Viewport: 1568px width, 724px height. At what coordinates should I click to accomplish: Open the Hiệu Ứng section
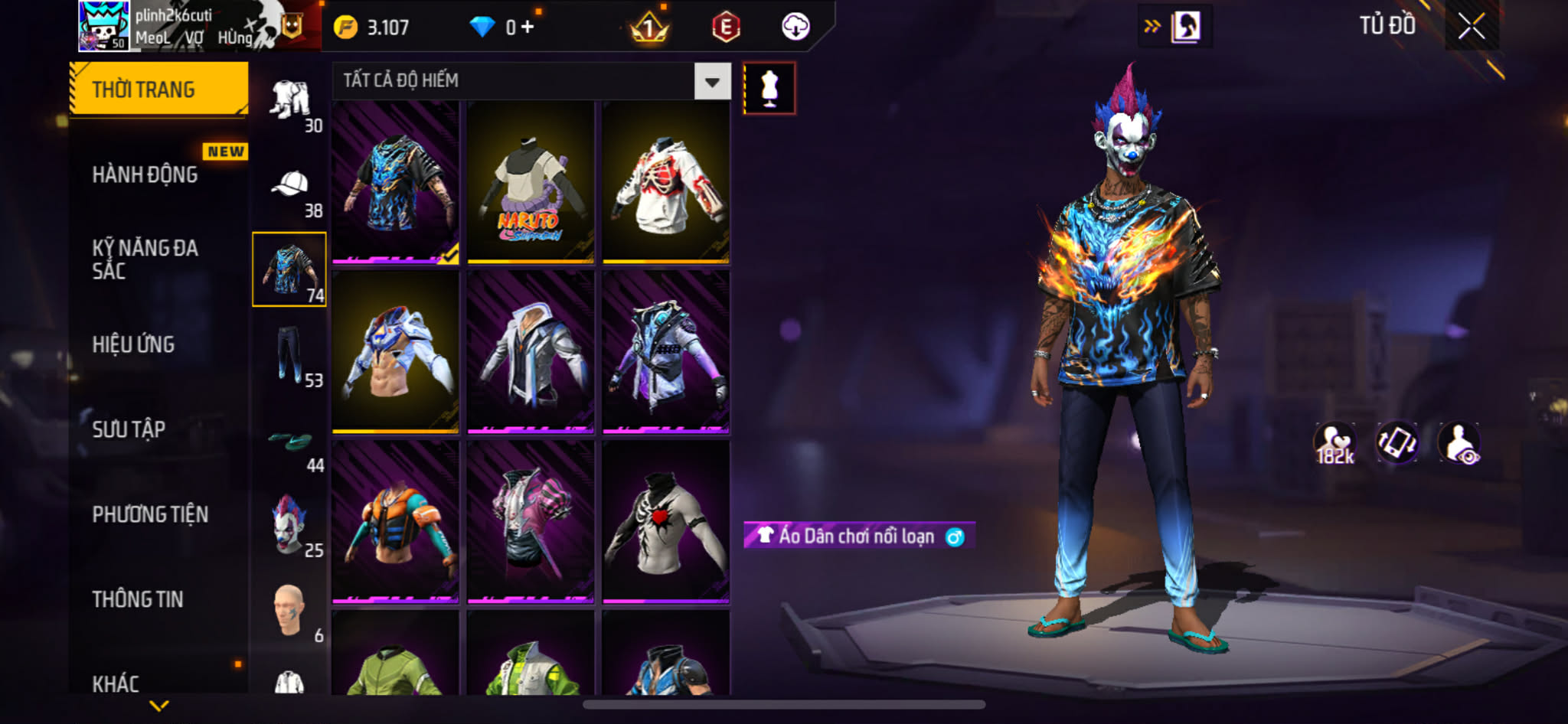(133, 345)
